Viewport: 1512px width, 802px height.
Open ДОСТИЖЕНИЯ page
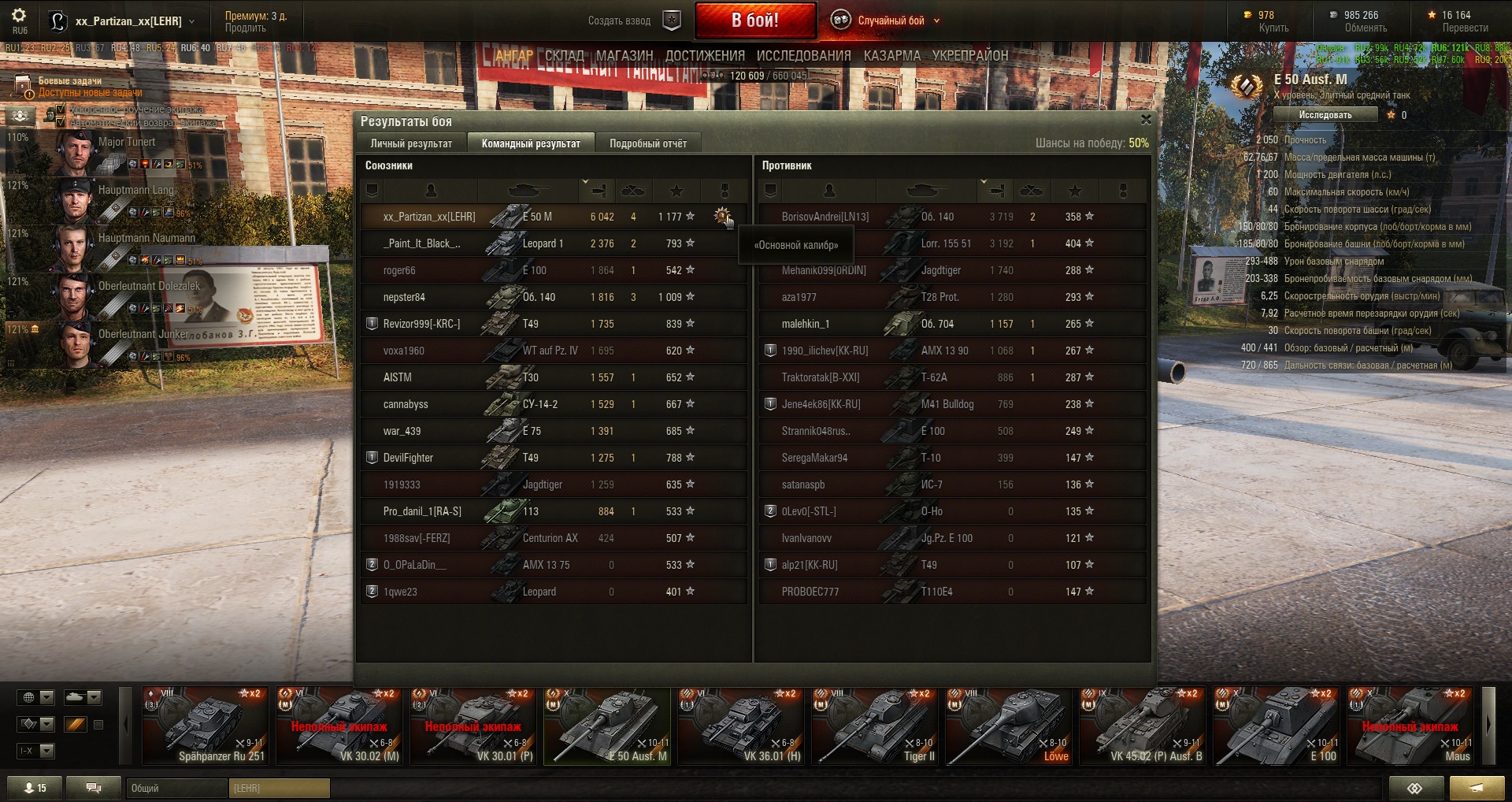[705, 56]
